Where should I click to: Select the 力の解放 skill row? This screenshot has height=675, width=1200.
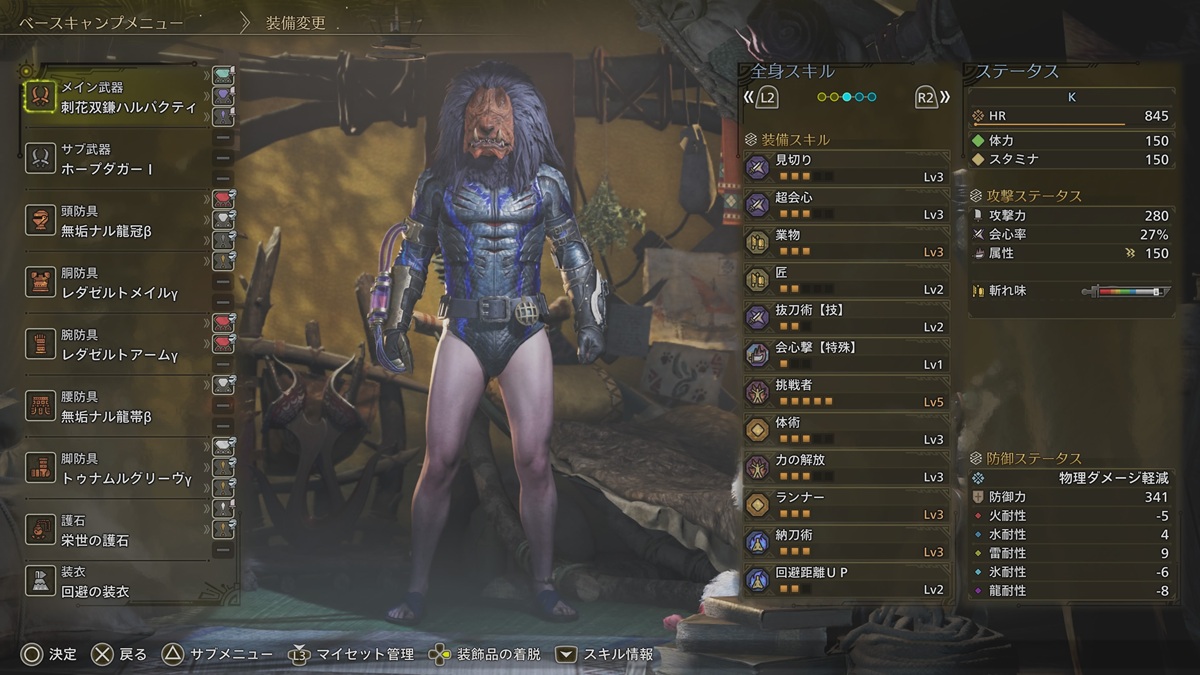845,467
